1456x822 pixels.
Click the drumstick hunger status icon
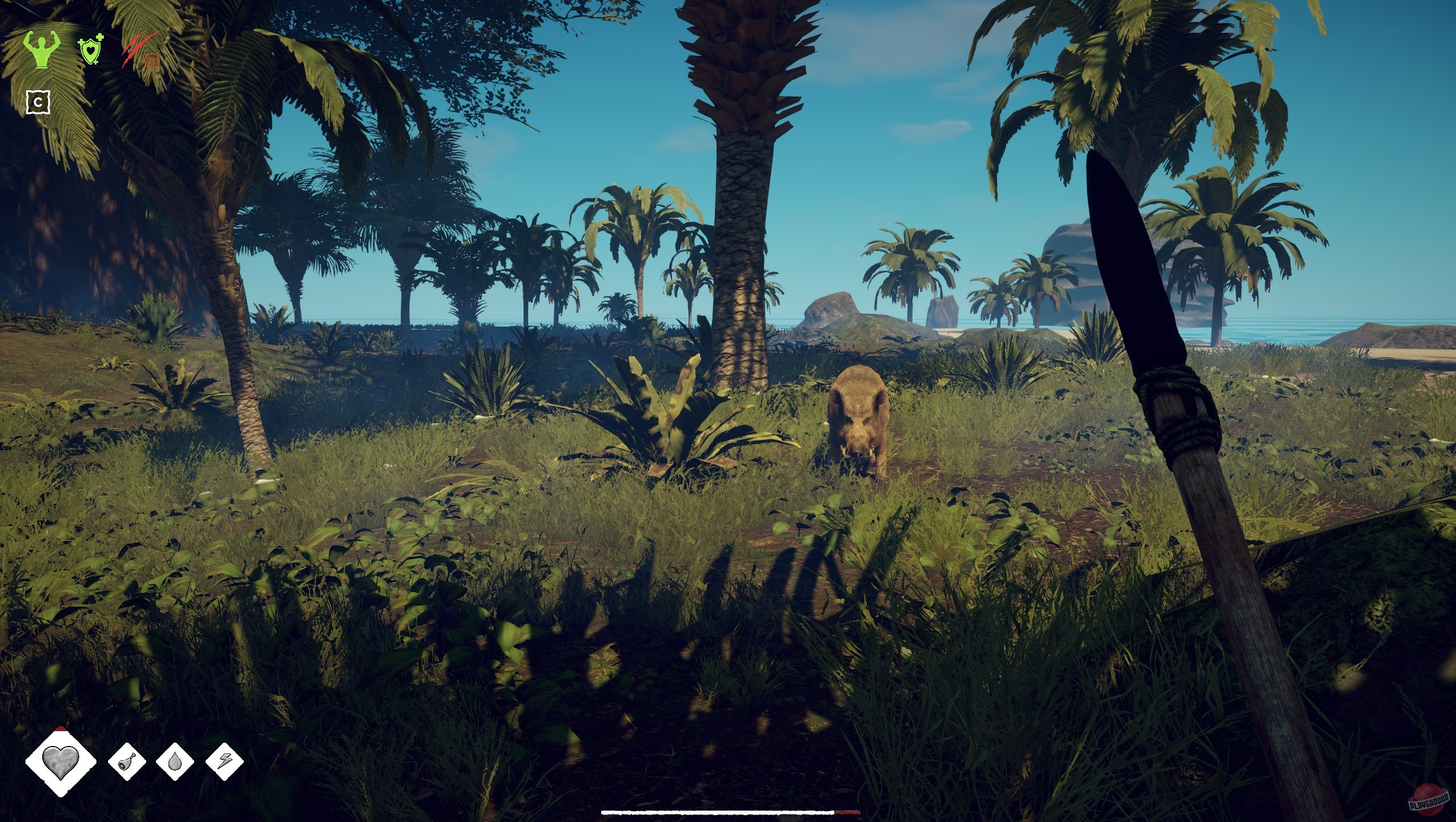pyautogui.click(x=127, y=761)
